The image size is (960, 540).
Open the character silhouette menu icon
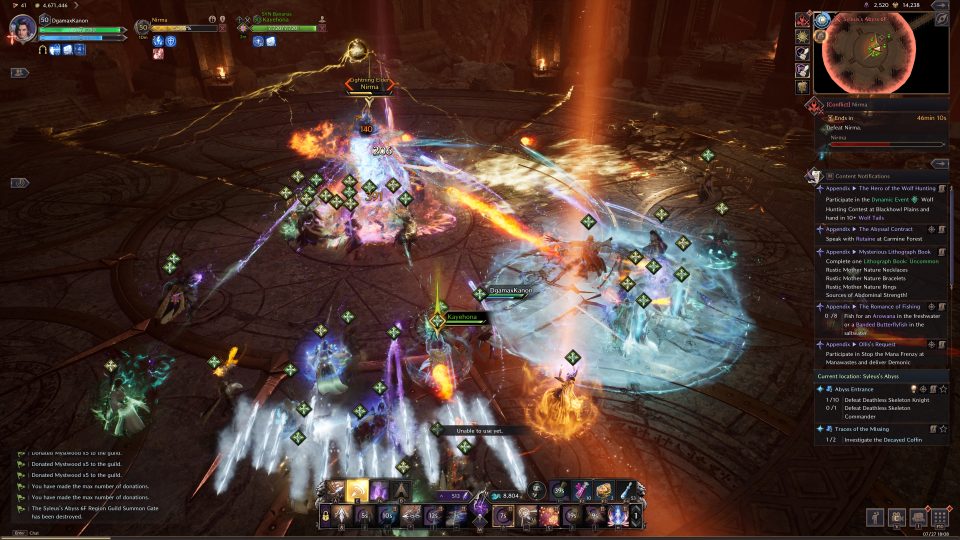pyautogui.click(x=875, y=517)
